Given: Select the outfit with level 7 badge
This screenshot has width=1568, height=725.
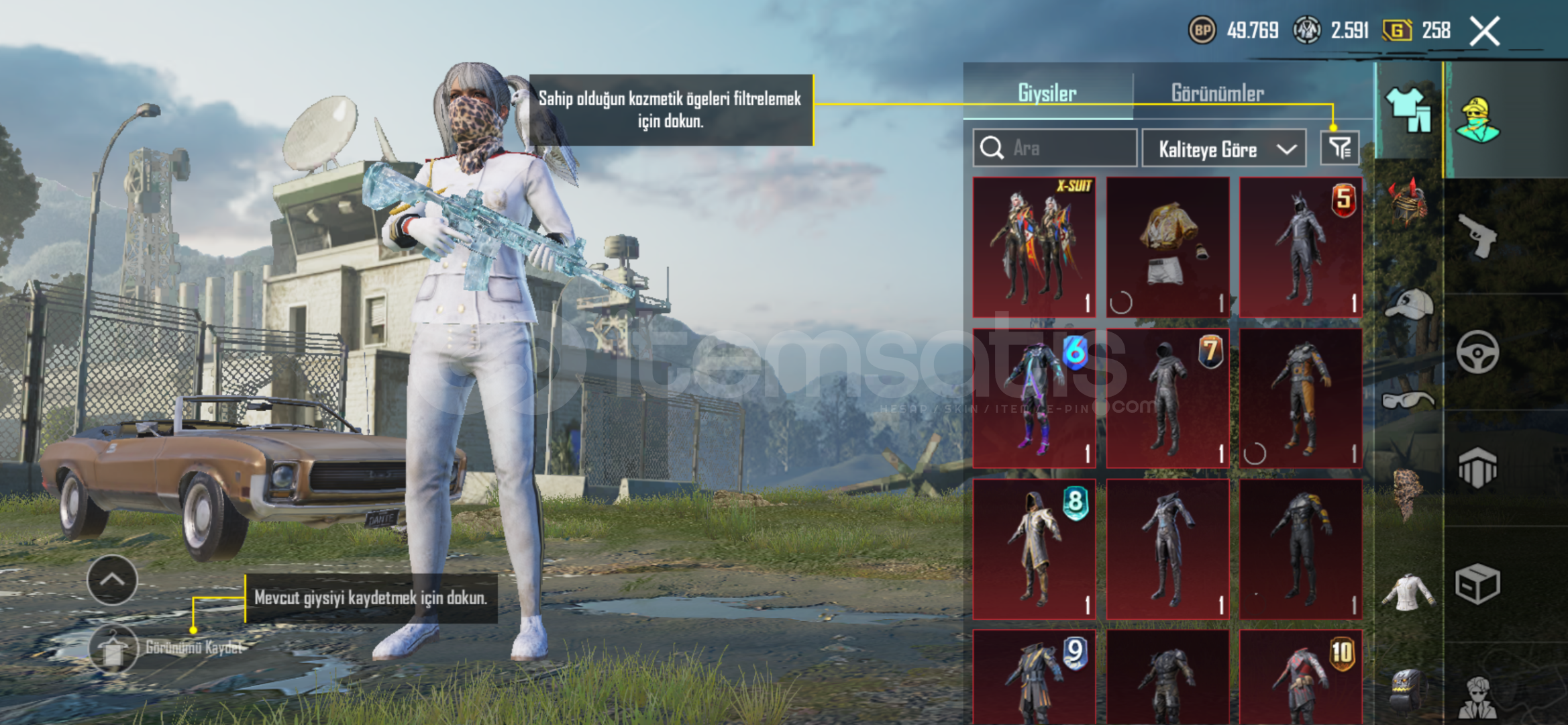Looking at the screenshot, I should click(1167, 398).
